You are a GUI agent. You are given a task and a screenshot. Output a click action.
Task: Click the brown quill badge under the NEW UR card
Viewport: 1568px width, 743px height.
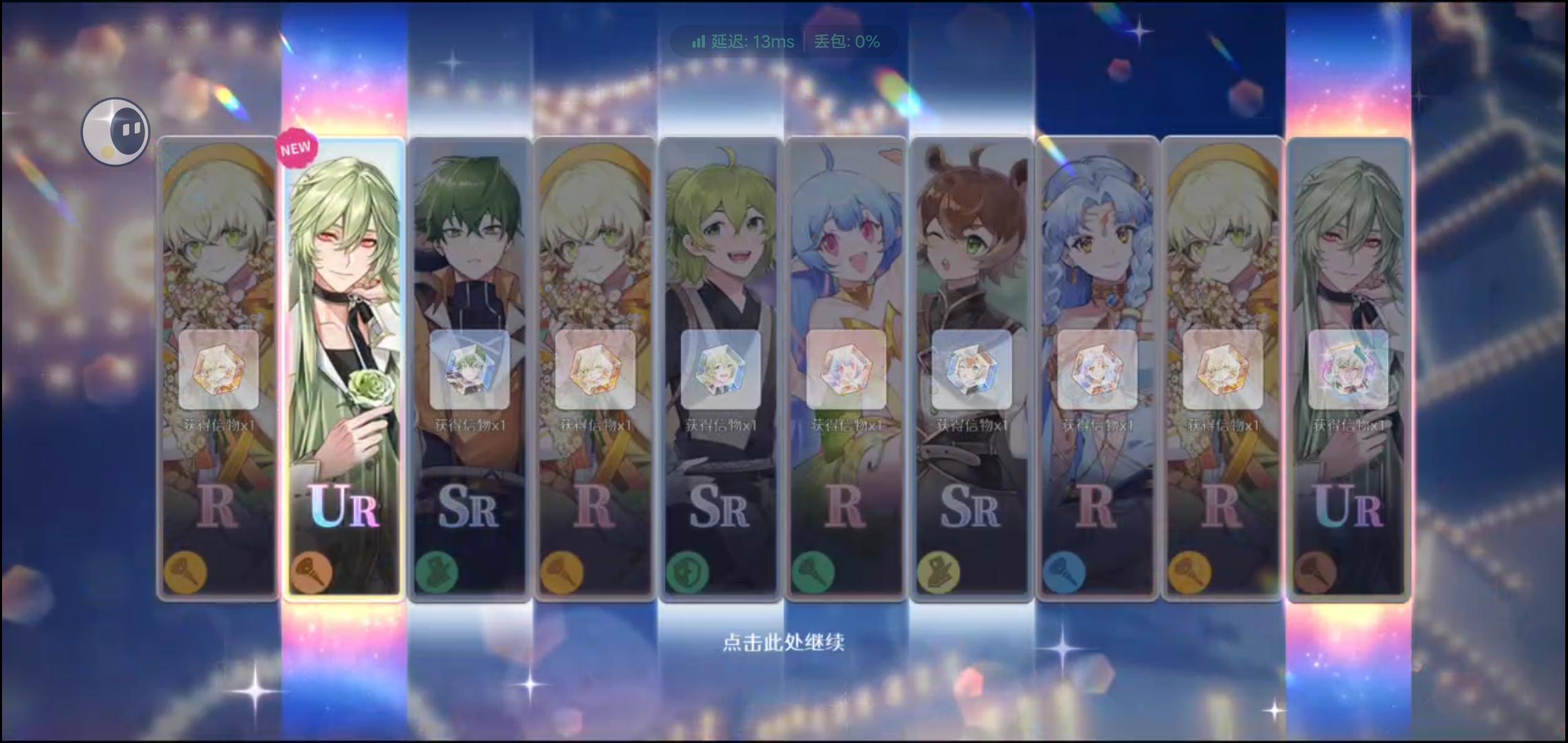coord(312,571)
